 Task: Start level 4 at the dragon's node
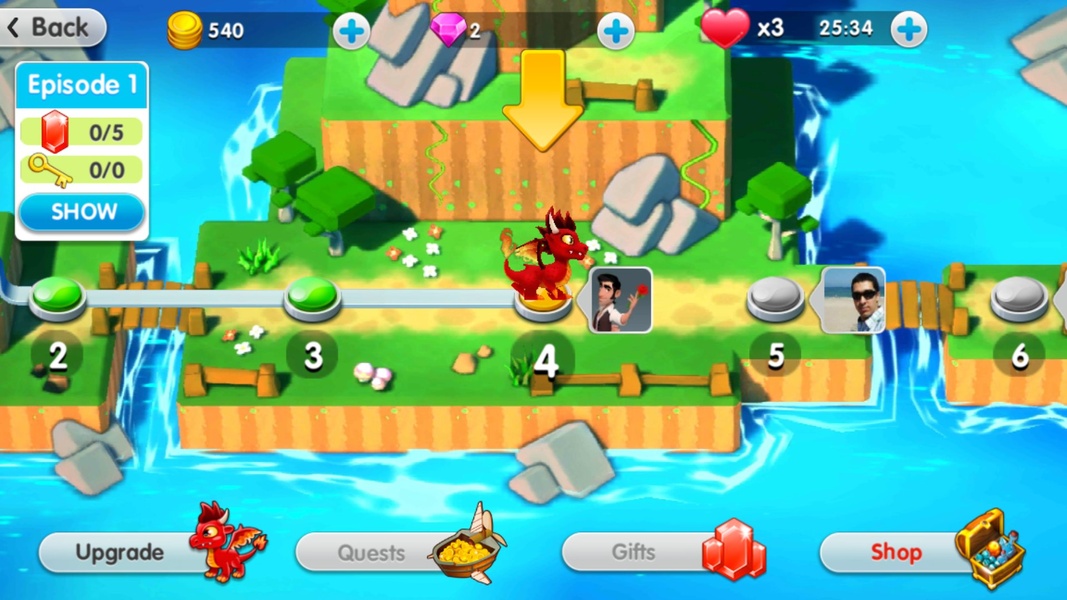pyautogui.click(x=543, y=301)
